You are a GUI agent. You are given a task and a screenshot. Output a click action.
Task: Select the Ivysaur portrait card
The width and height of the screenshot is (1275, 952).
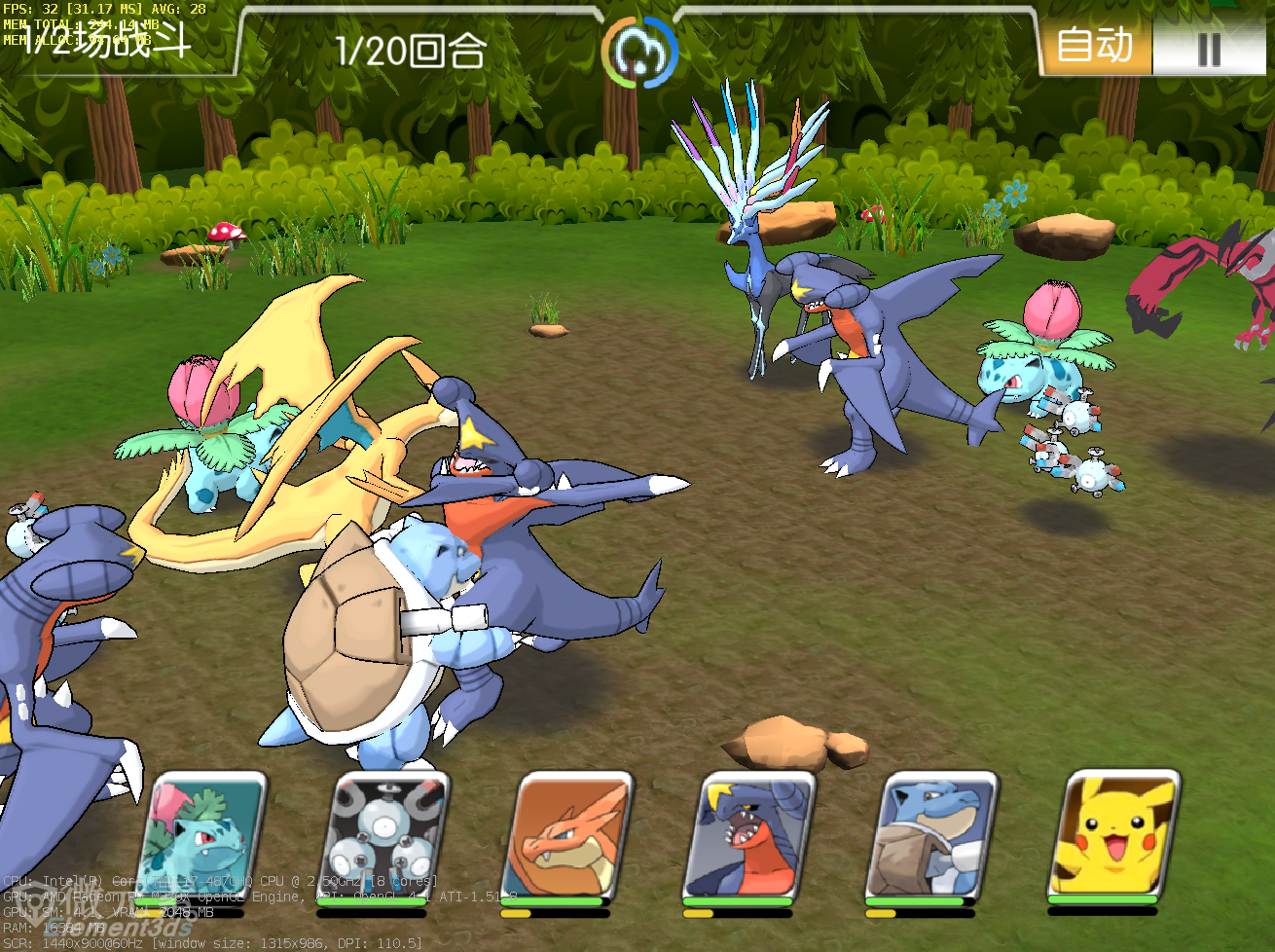(204, 837)
